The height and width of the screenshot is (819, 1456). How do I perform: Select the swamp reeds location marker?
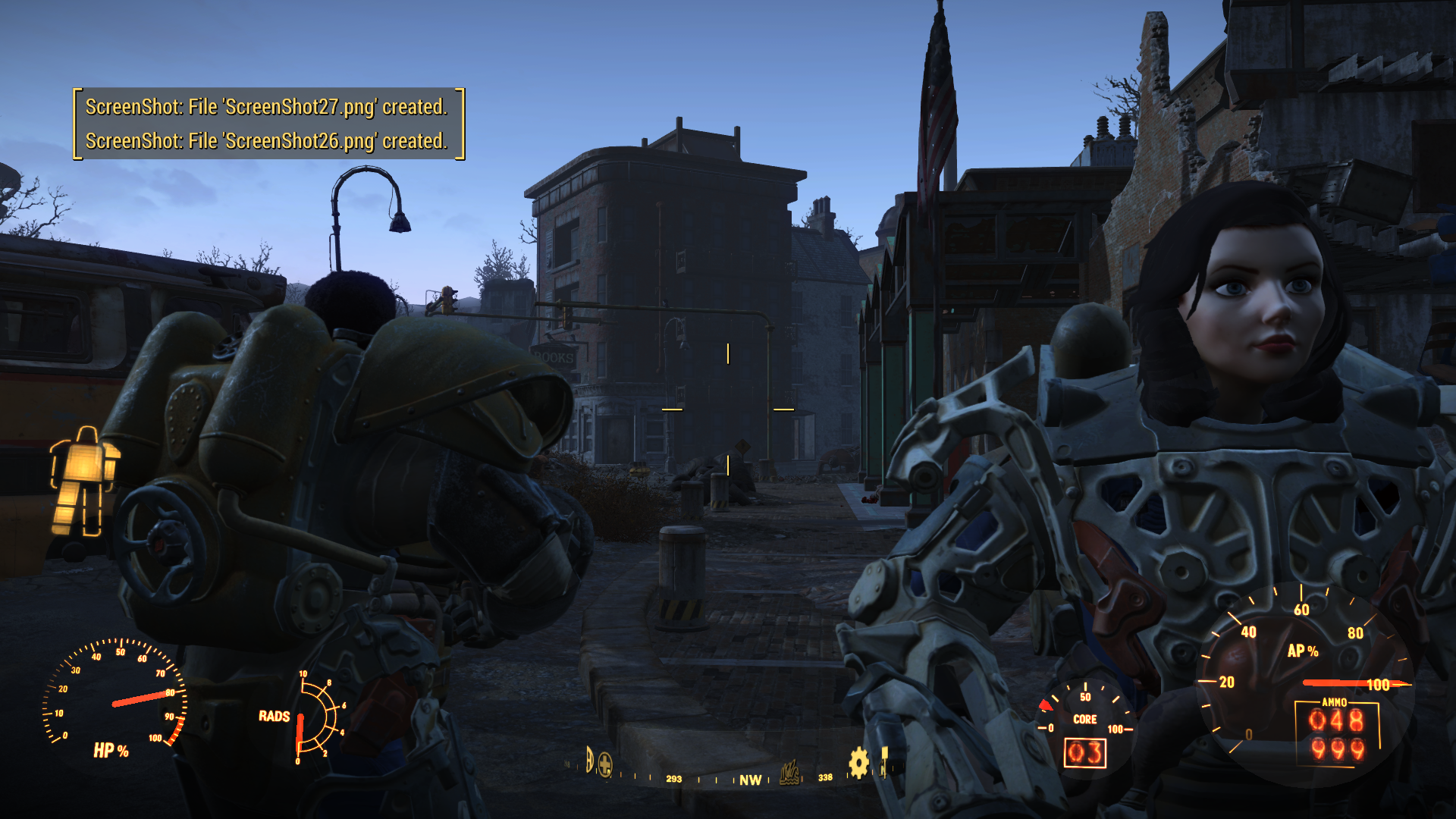(789, 773)
